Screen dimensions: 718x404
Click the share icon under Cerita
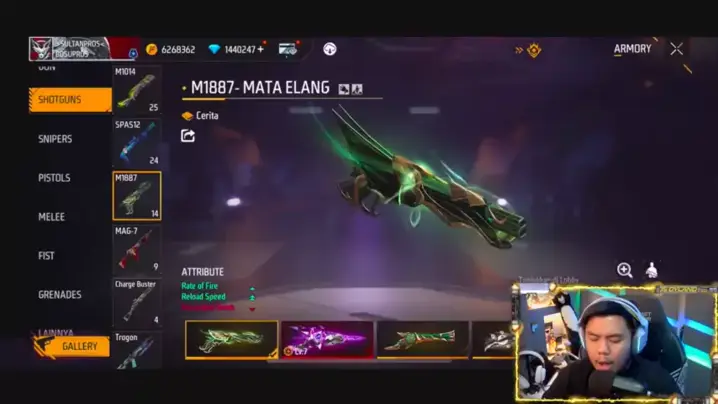(188, 136)
